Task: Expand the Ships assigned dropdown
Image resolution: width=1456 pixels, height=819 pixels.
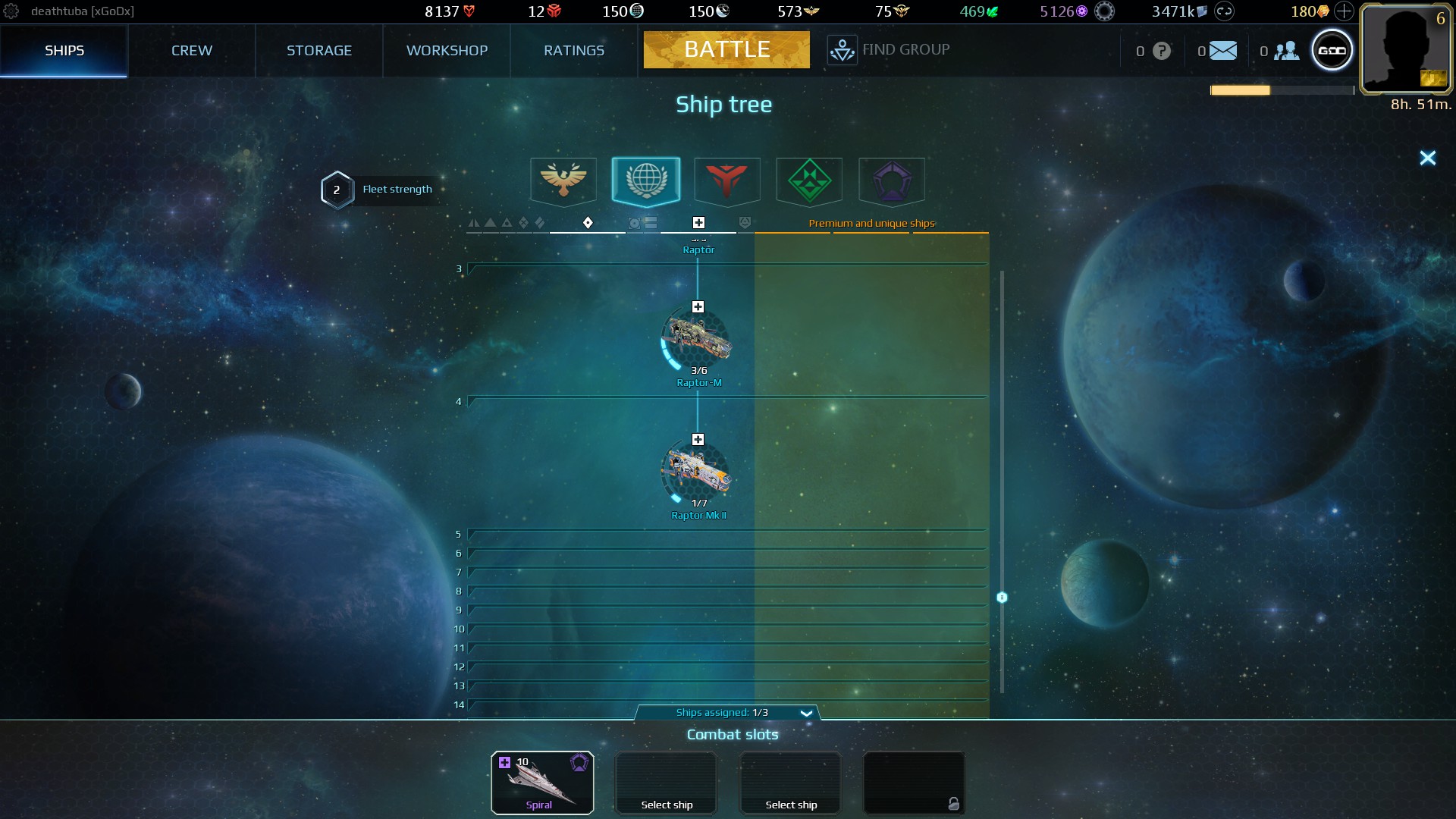Action: tap(806, 713)
